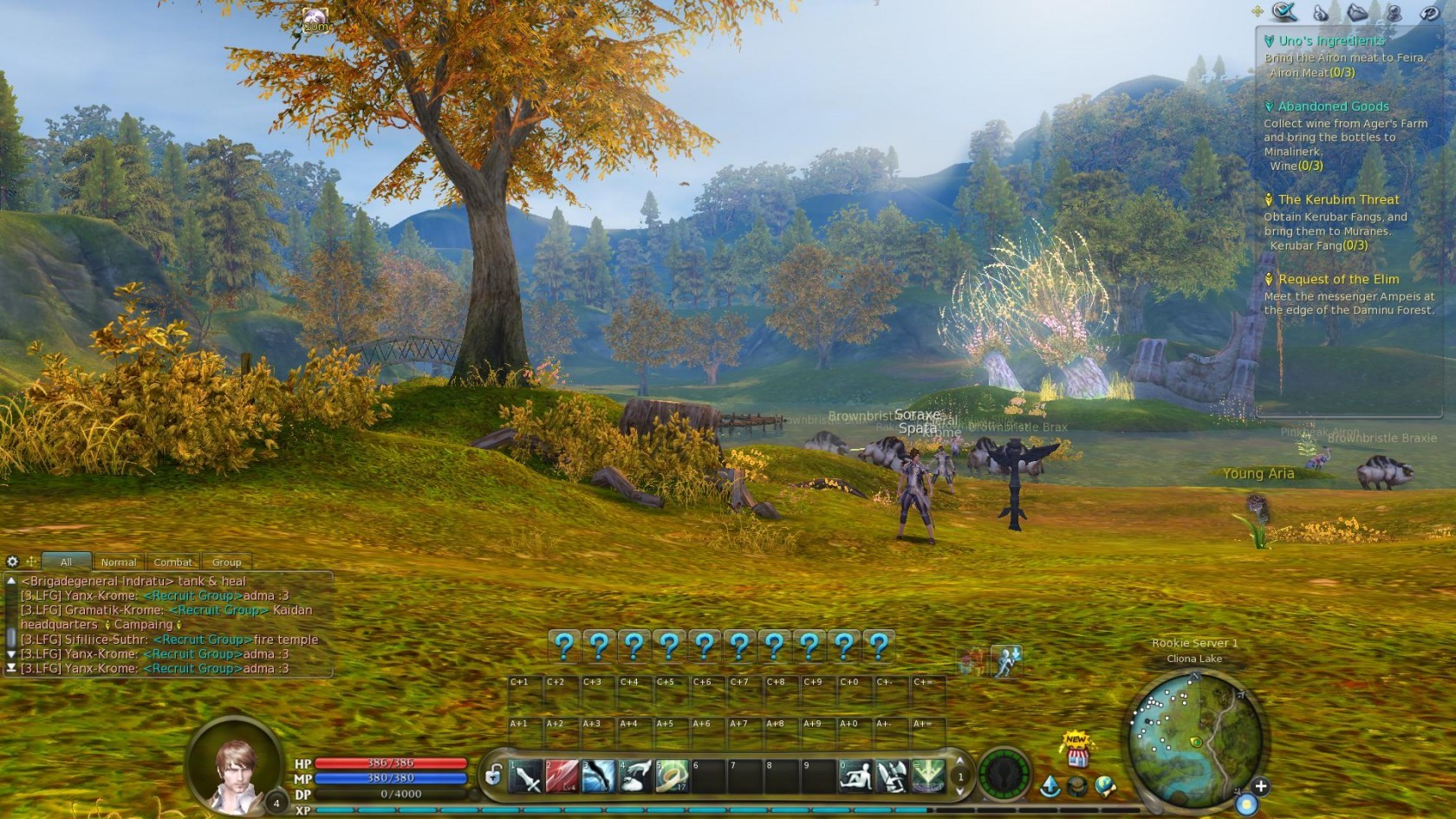Image resolution: width=1456 pixels, height=819 pixels.
Task: Activate the blue kick skill in slot 3
Action: click(598, 777)
